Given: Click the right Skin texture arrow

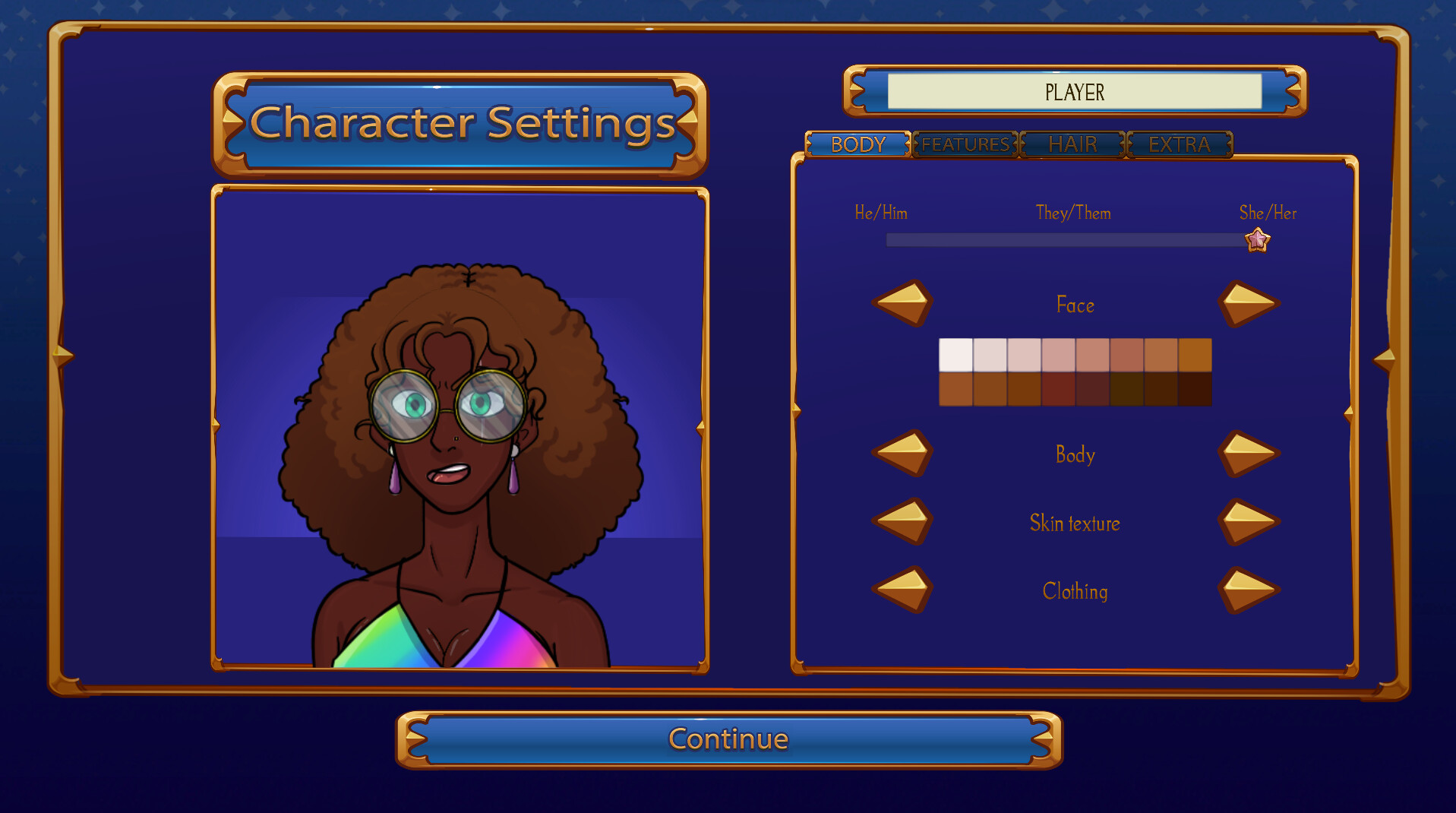Looking at the screenshot, I should click(1249, 522).
